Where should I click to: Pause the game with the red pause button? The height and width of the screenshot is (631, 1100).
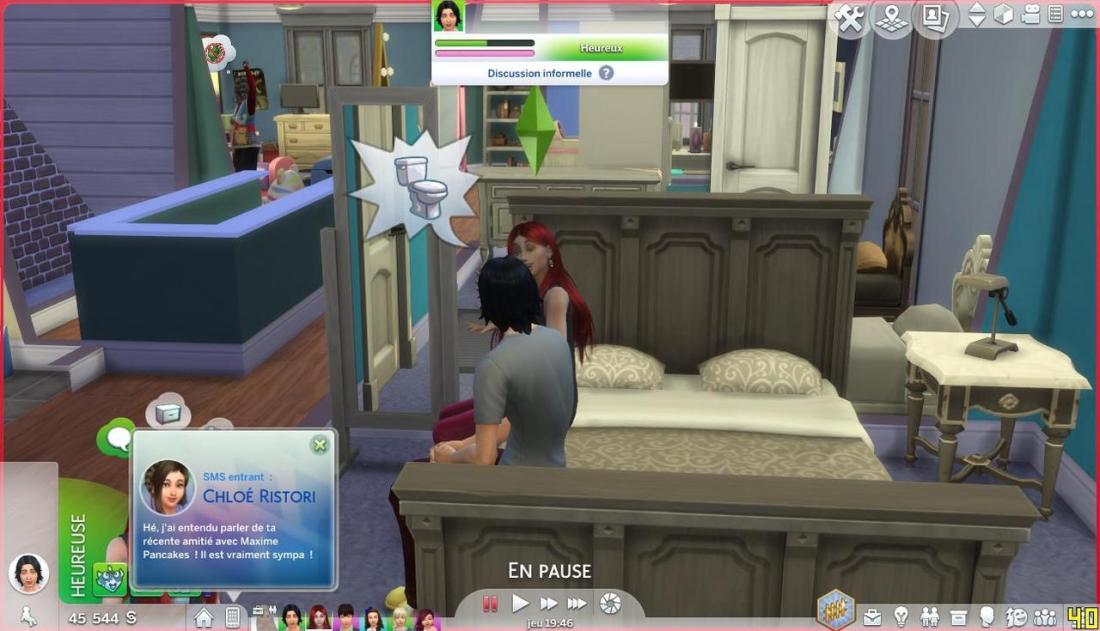(x=491, y=603)
